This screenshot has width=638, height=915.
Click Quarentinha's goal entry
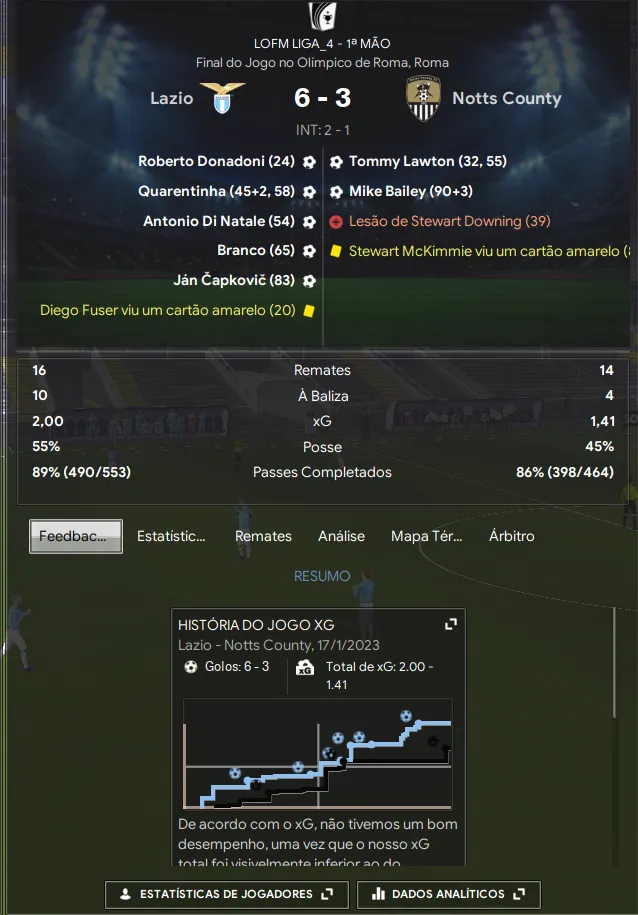(x=216, y=191)
